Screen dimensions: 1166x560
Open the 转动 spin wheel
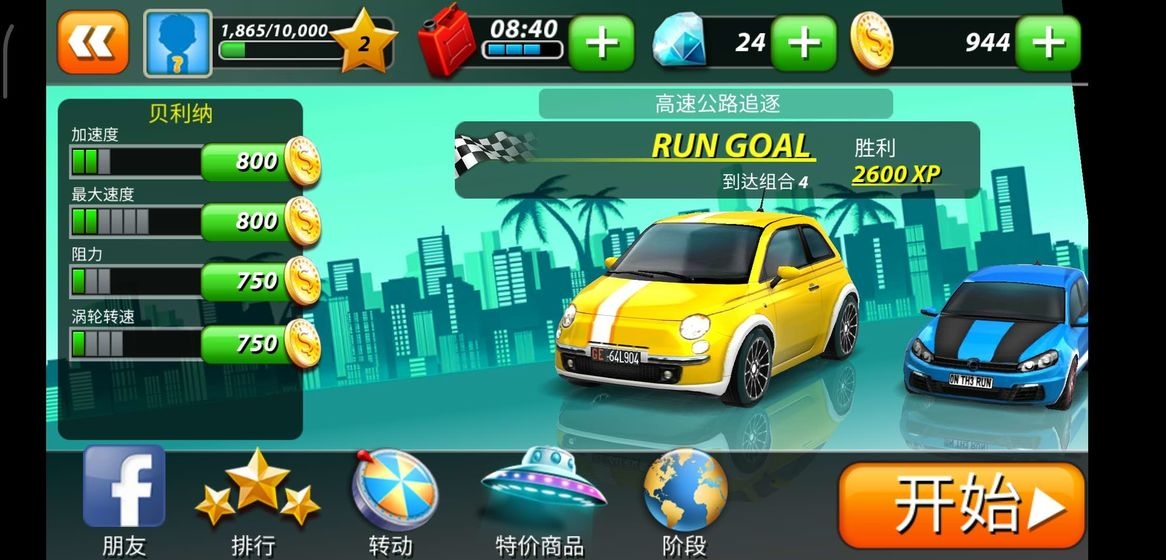point(393,498)
